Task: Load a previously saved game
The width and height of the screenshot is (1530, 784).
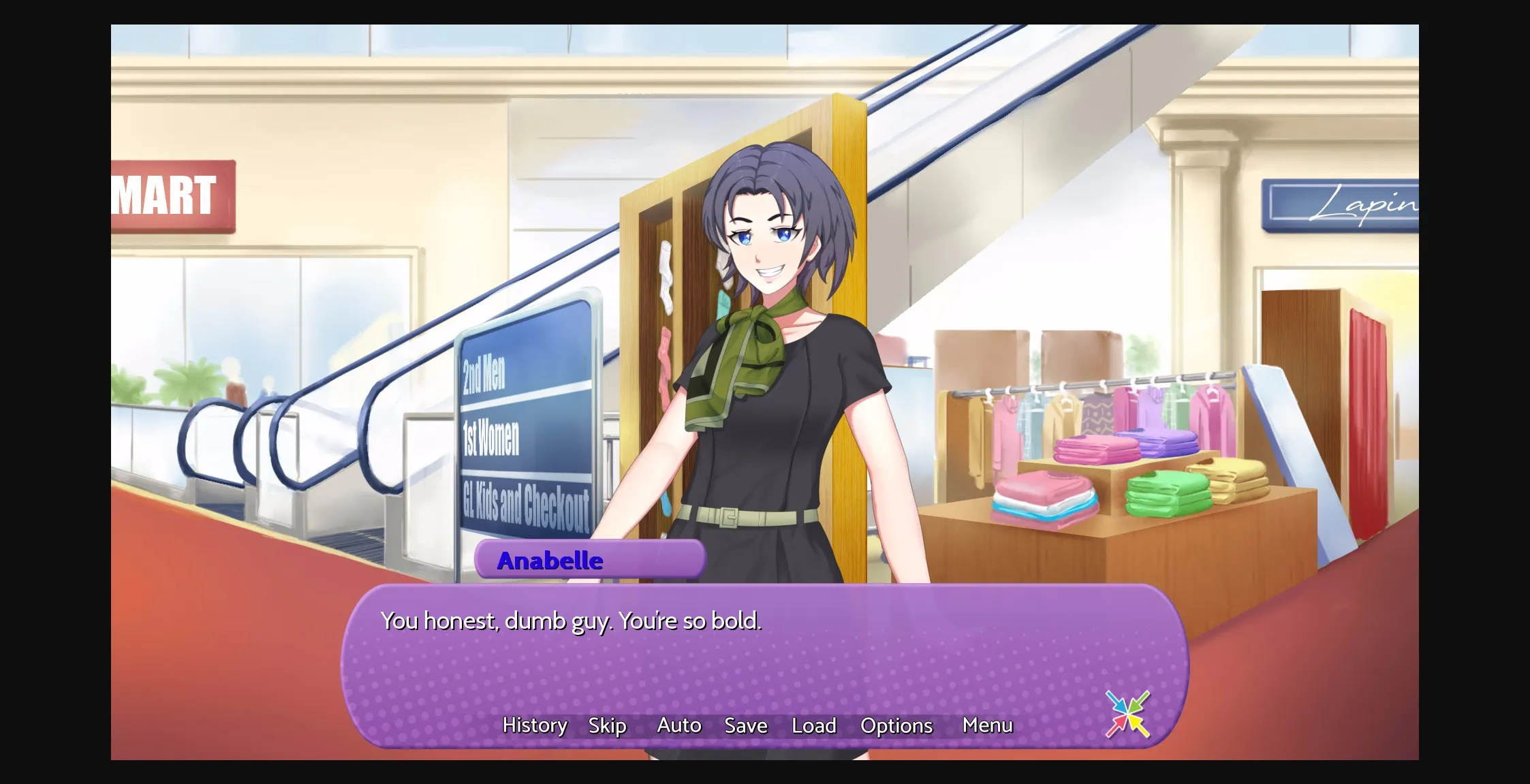Action: 814,725
